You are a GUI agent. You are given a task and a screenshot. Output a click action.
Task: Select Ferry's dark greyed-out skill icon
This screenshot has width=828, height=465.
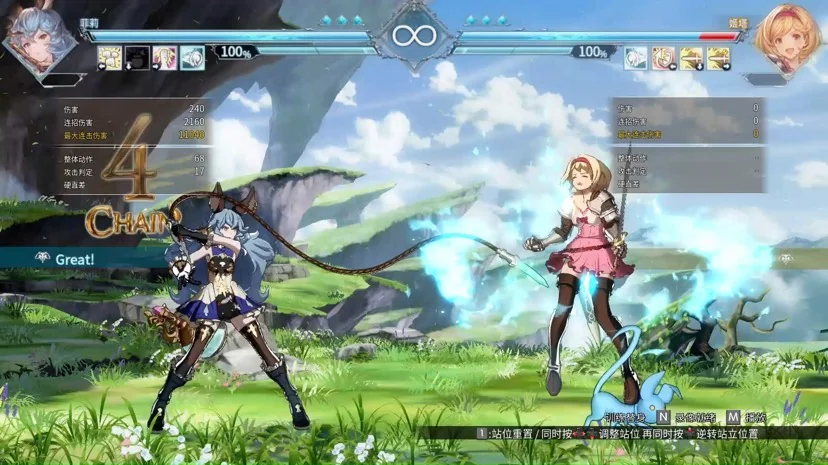137,58
